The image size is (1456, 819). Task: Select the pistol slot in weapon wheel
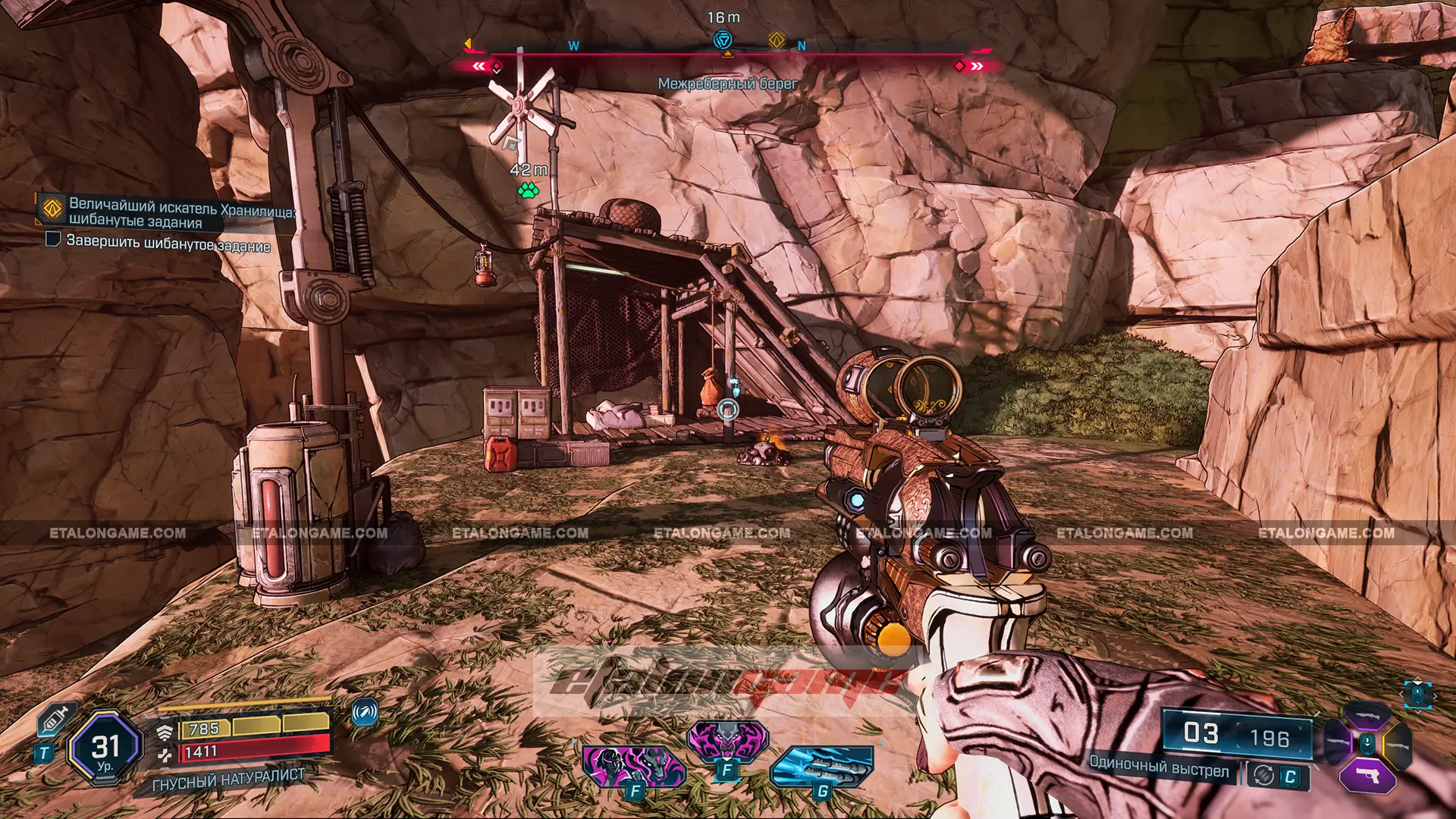point(1367,776)
